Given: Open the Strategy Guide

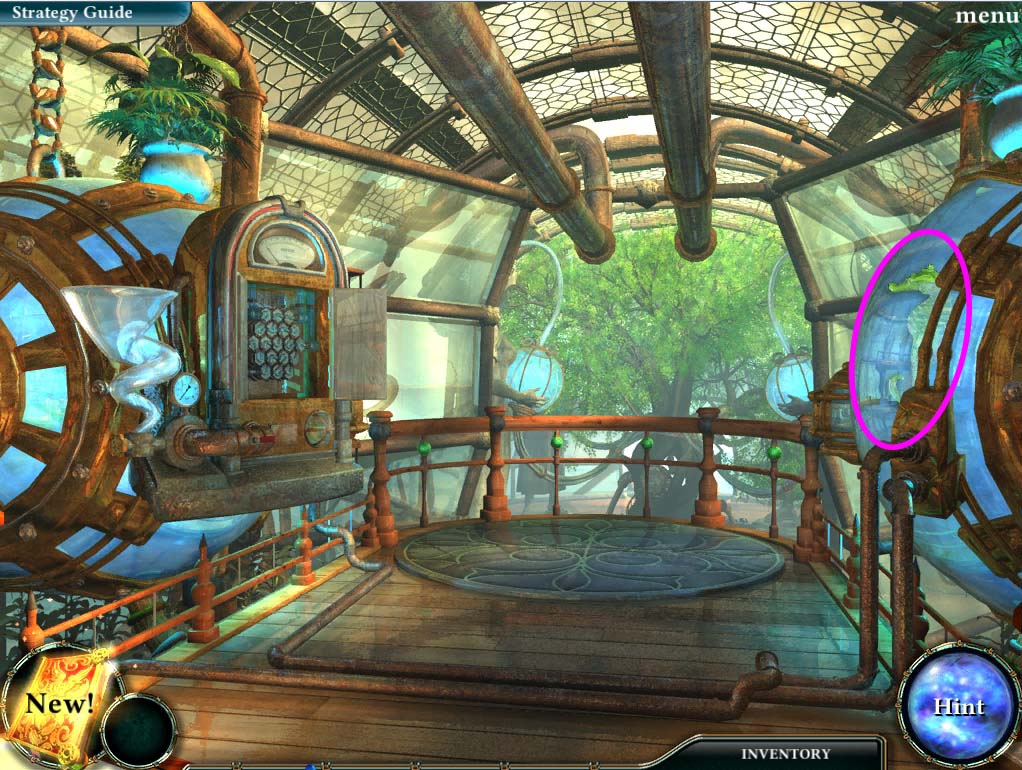Looking at the screenshot, I should pyautogui.click(x=75, y=13).
